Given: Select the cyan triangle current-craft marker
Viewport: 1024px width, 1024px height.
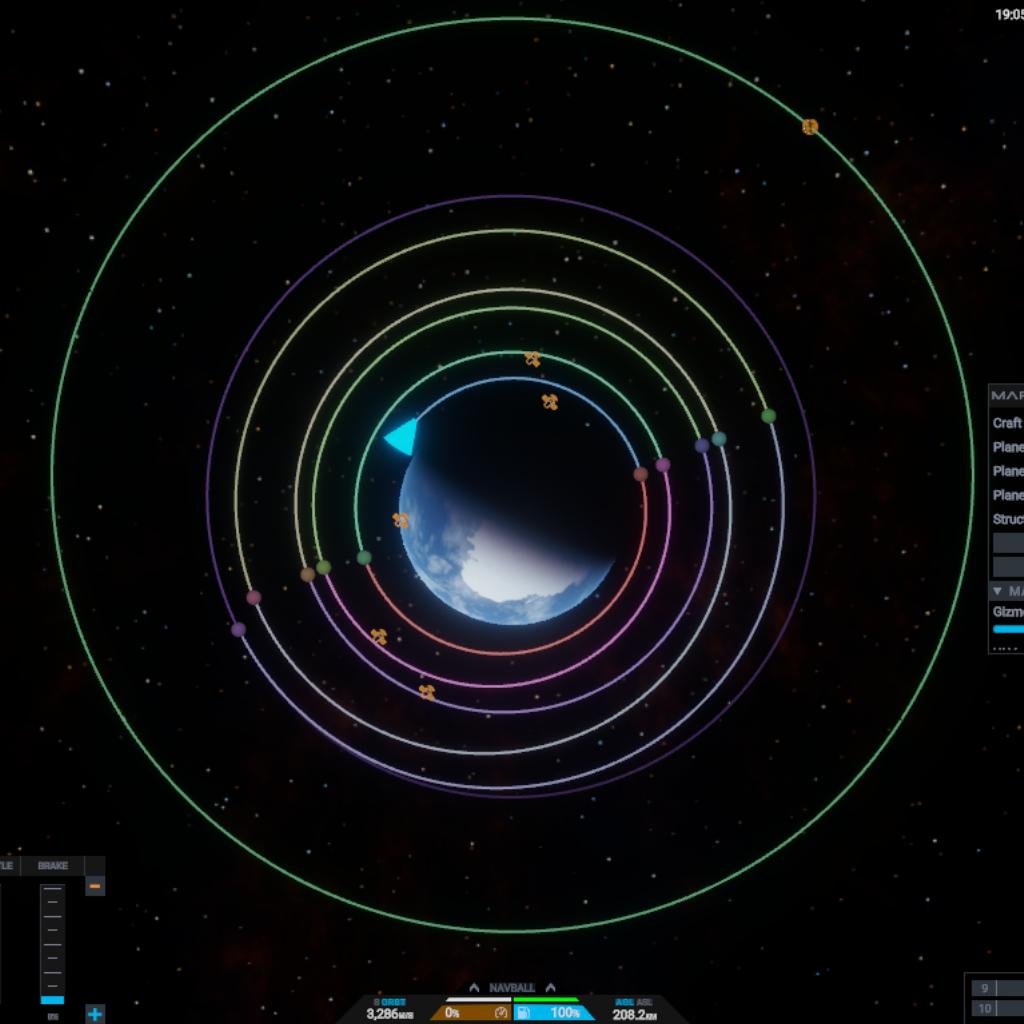Looking at the screenshot, I should pos(402,436).
